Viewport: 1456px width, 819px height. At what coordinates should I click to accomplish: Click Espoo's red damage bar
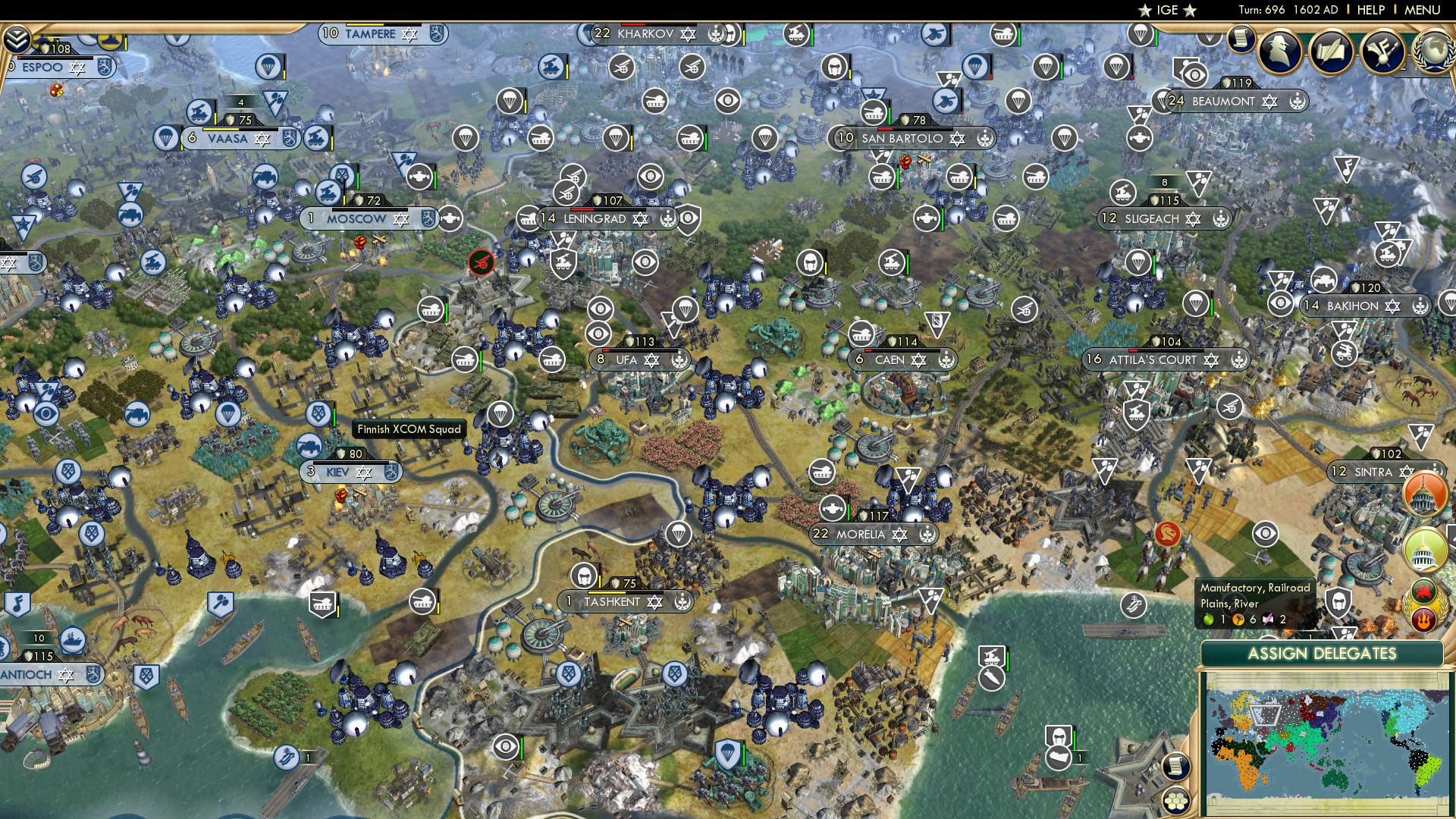20,58
